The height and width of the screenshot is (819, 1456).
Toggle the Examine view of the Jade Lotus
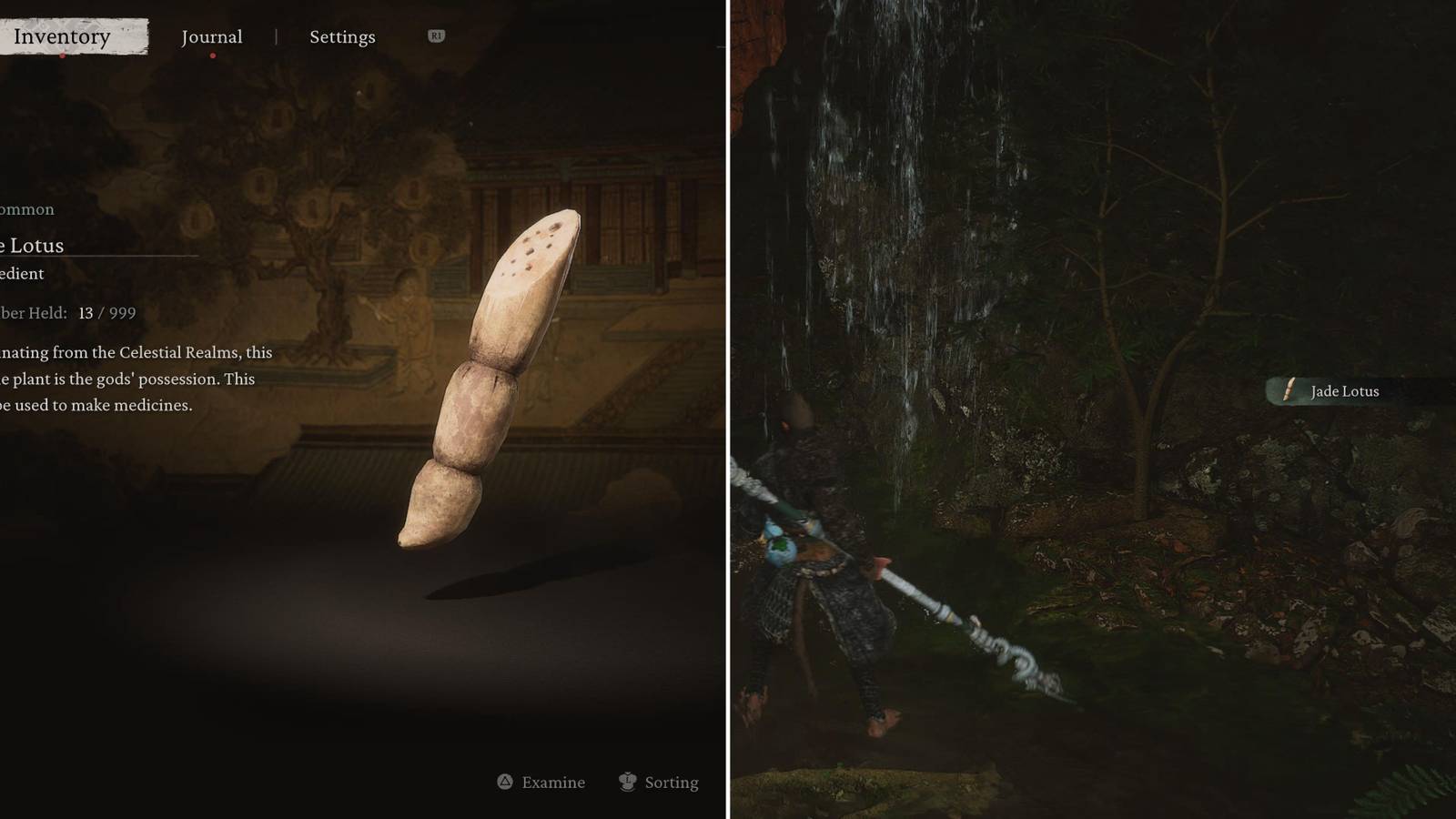pos(541,782)
